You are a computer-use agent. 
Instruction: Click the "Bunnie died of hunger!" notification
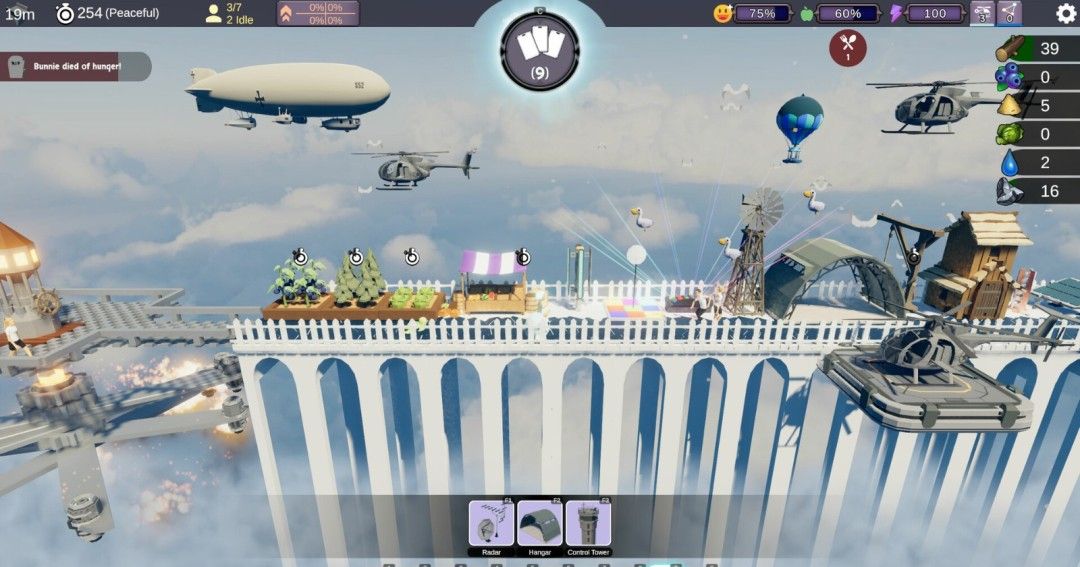coord(75,67)
